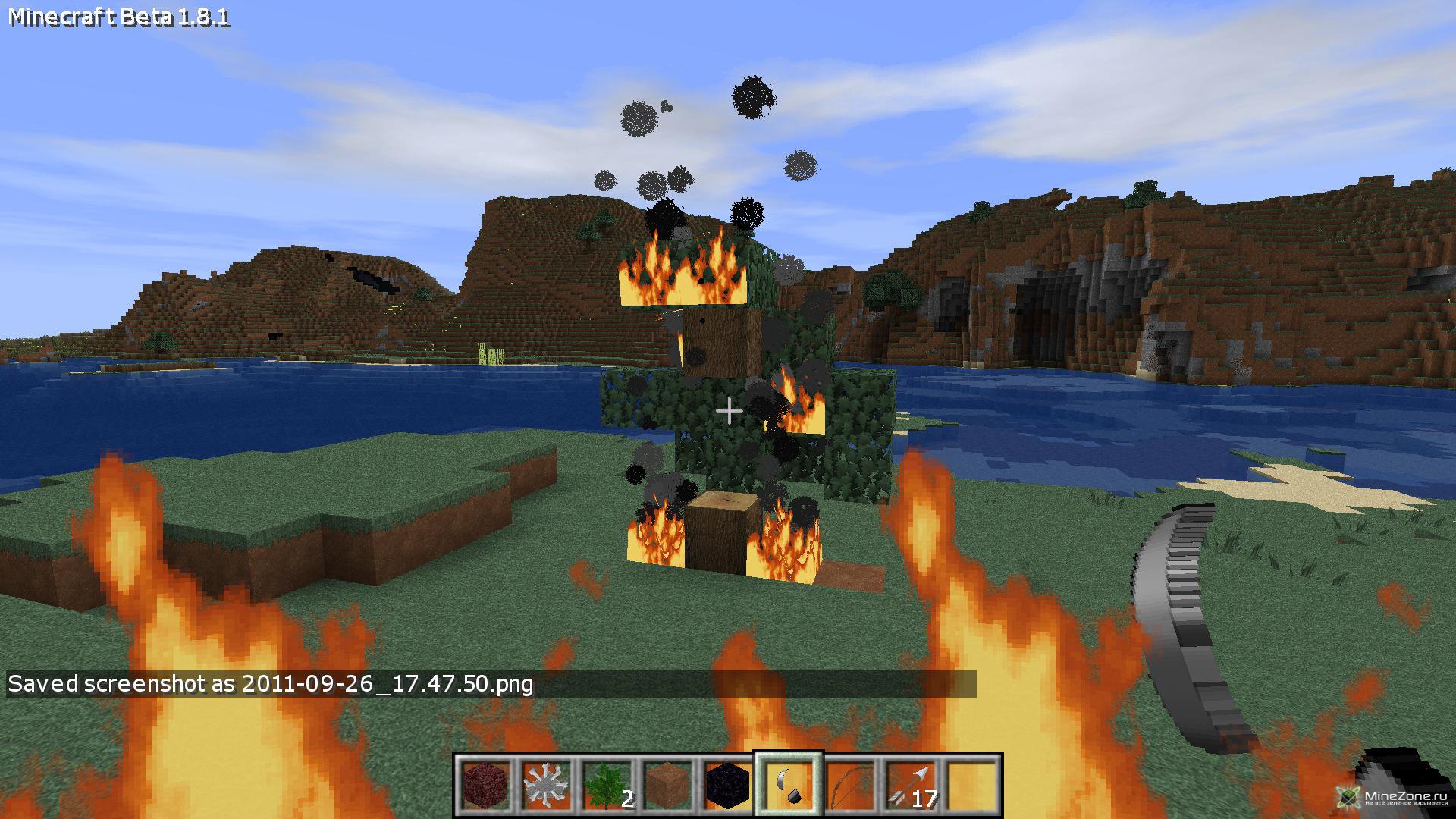This screenshot has width=1456, height=819.
Task: Select the arrow stack of 17
Action: click(x=910, y=786)
